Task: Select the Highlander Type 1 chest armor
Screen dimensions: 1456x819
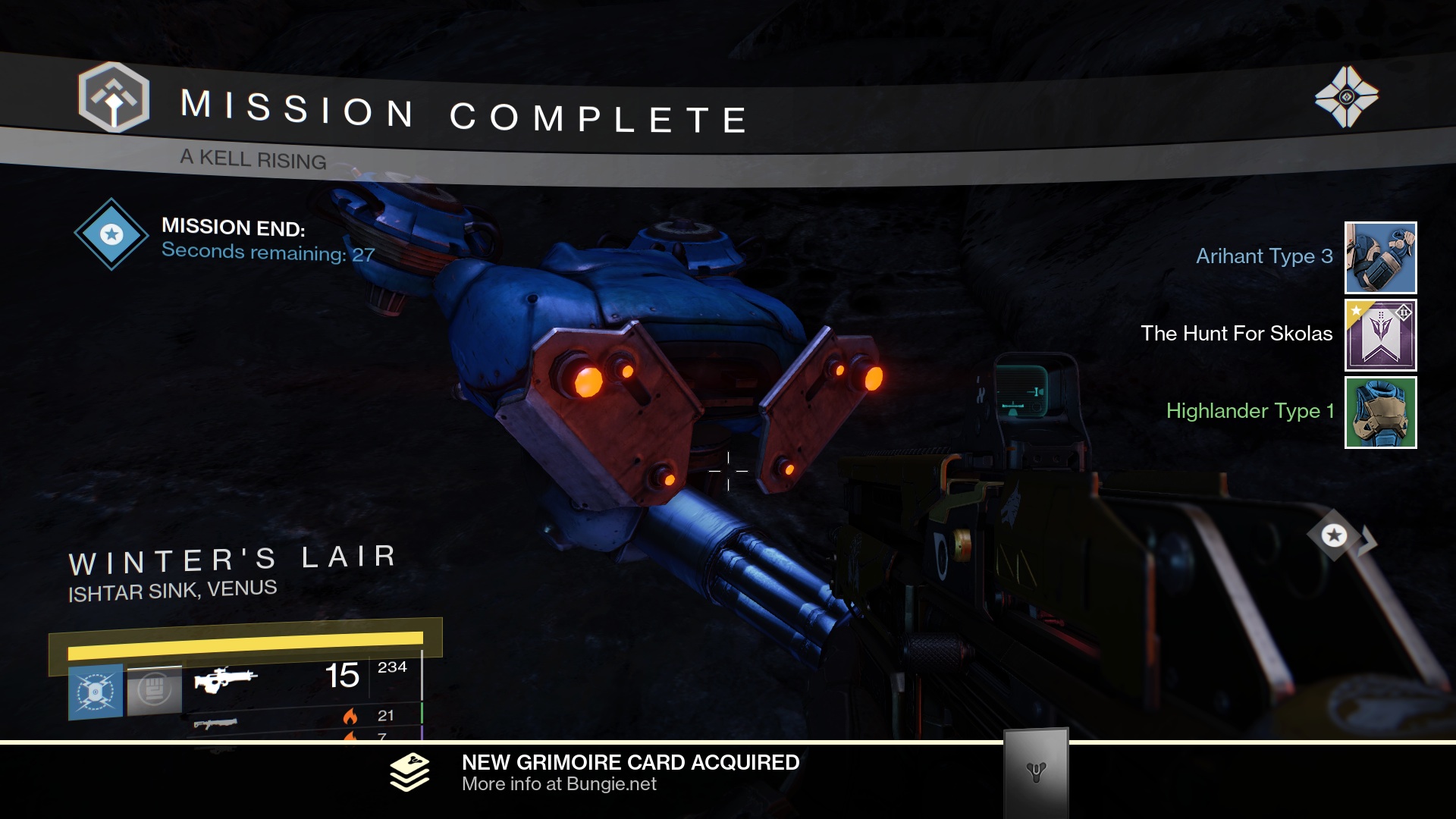Action: pyautogui.click(x=1380, y=413)
